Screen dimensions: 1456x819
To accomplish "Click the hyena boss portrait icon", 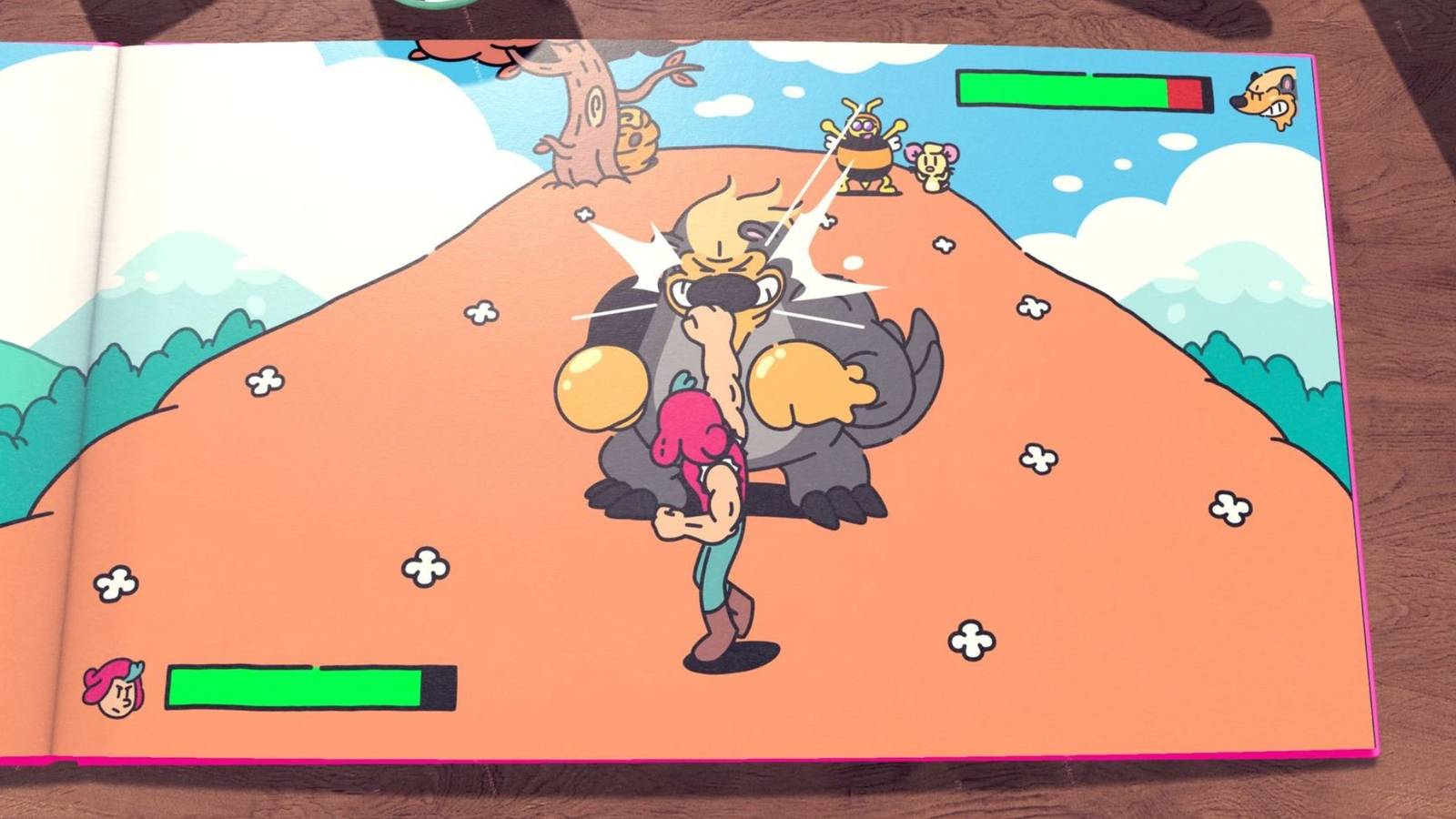I will pyautogui.click(x=1265, y=91).
